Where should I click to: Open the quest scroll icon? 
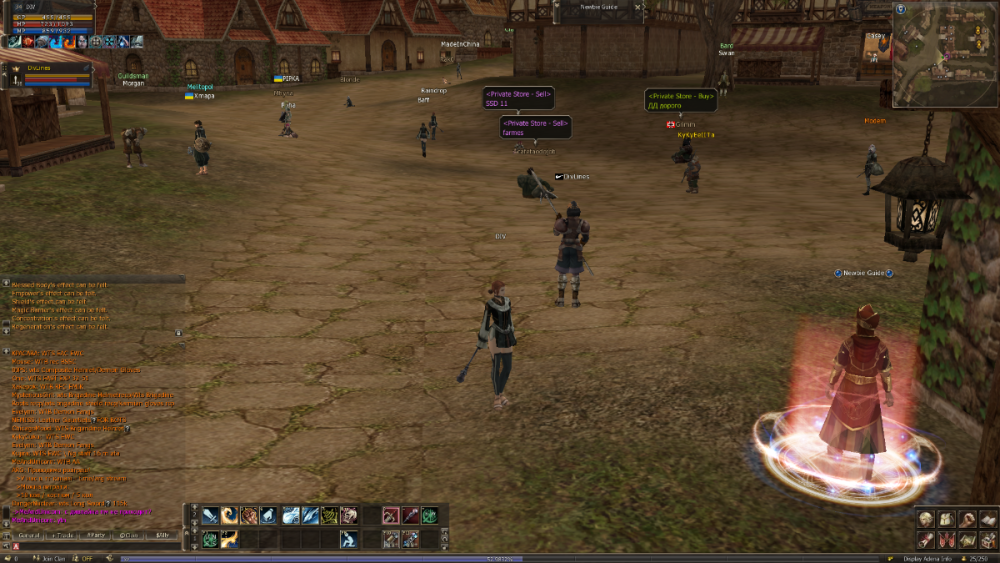927,539
